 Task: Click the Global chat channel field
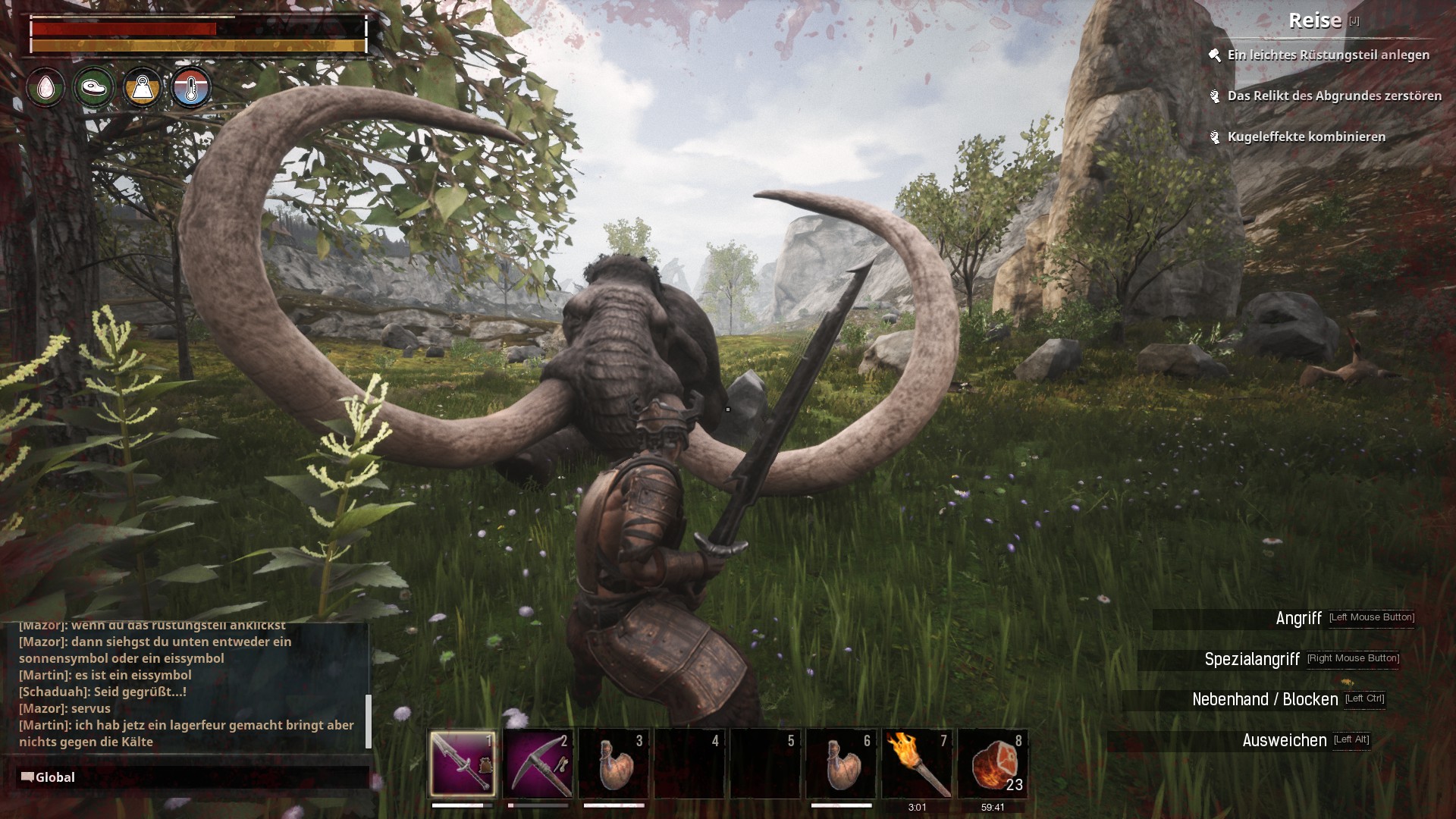(x=190, y=777)
